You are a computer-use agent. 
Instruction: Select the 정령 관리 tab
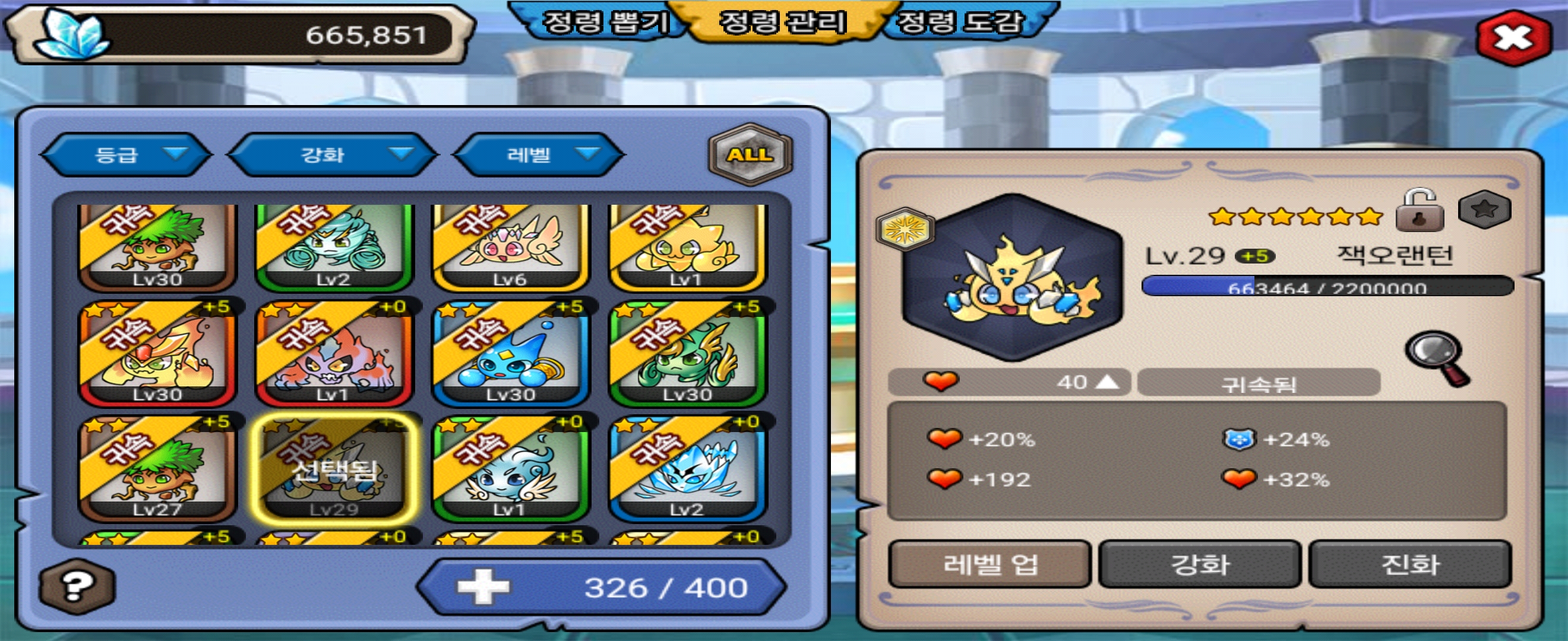pos(783,23)
